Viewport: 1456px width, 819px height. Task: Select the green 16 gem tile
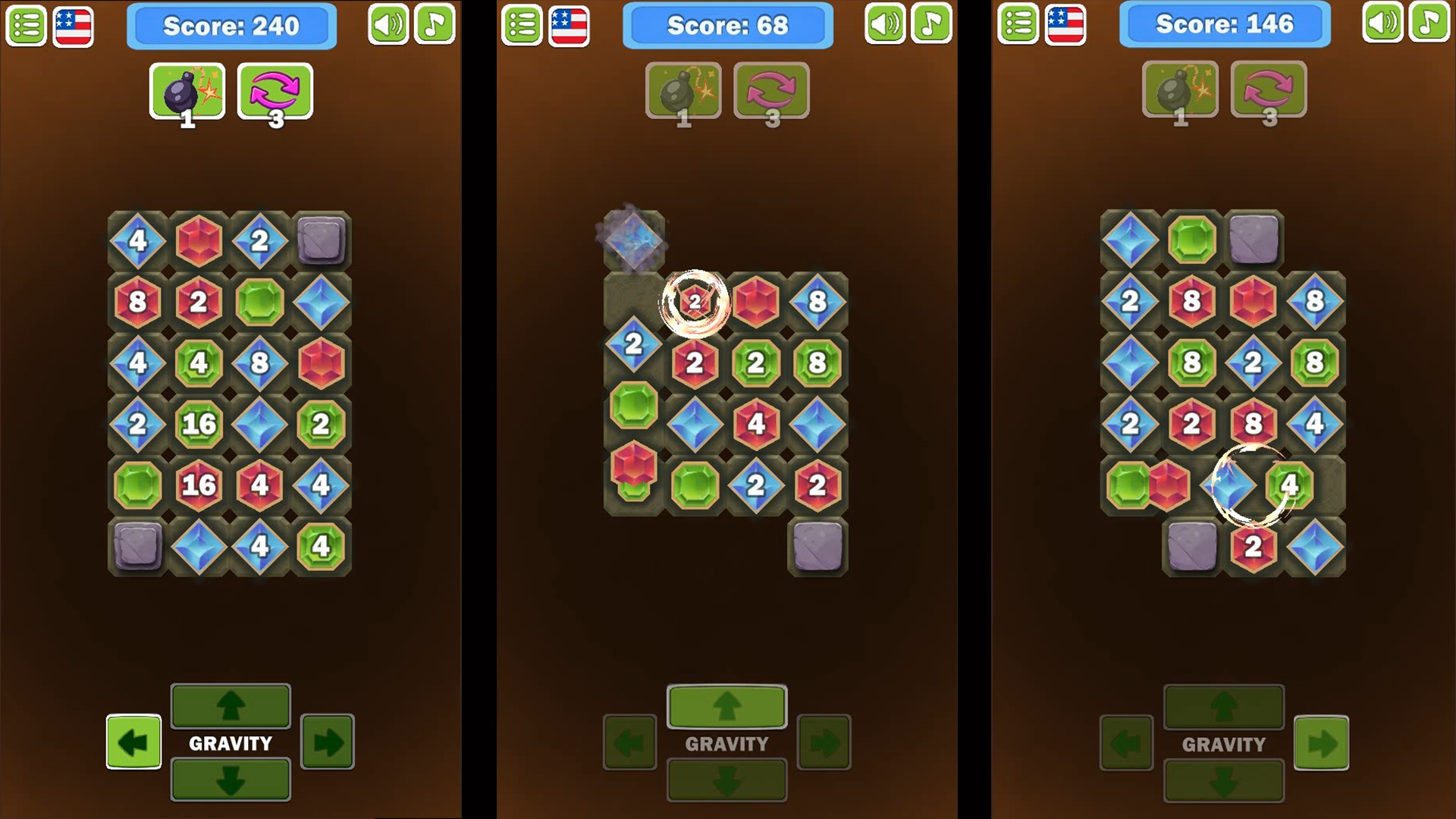click(x=200, y=425)
